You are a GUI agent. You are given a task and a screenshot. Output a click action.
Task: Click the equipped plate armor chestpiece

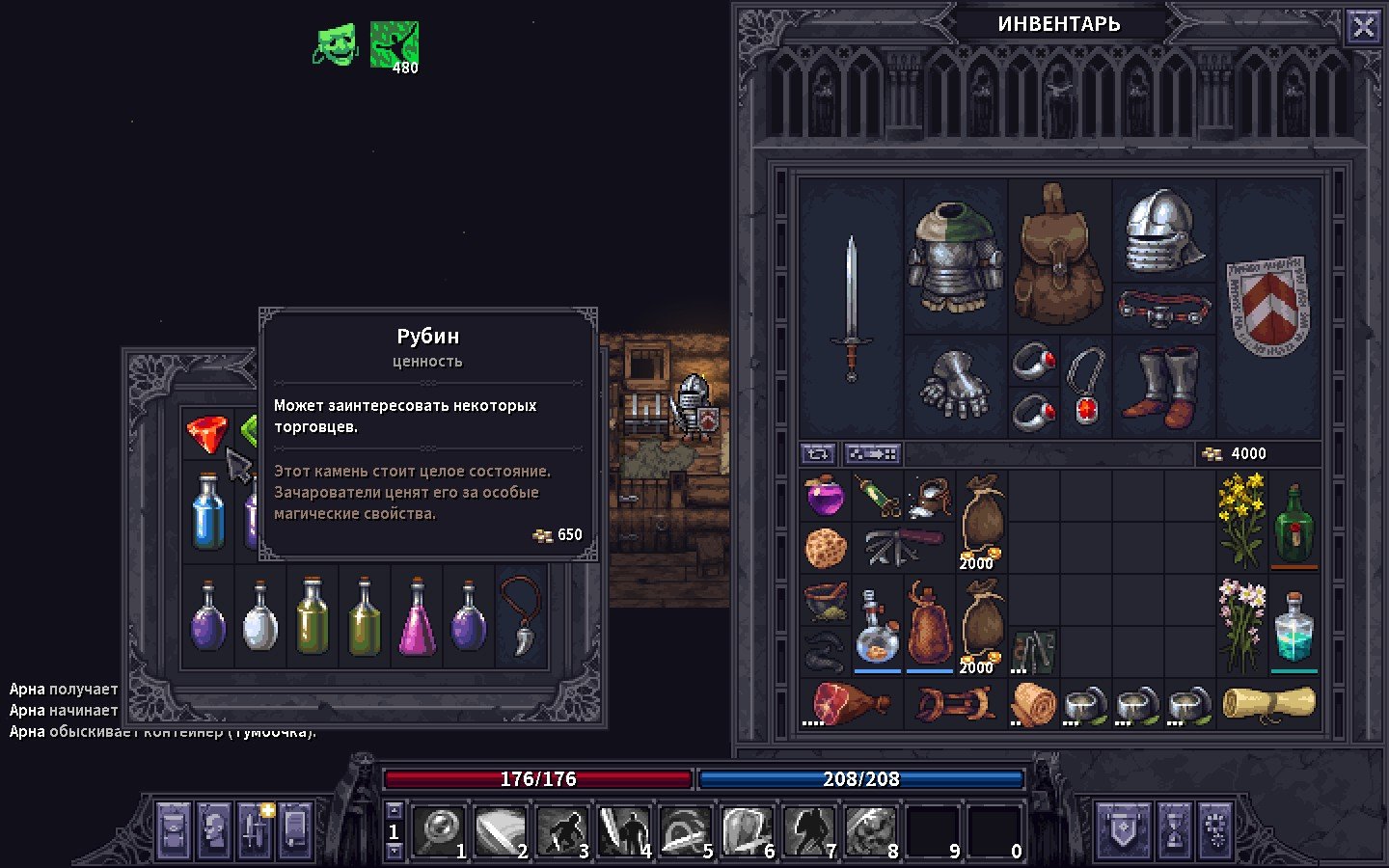[x=955, y=257]
